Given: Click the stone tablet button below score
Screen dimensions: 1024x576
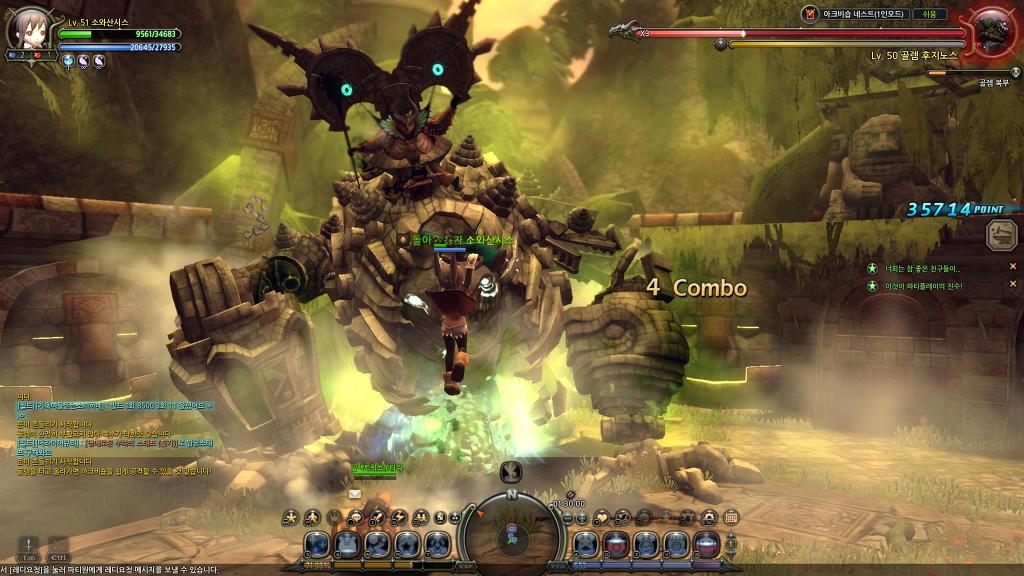Looking at the screenshot, I should (1001, 235).
